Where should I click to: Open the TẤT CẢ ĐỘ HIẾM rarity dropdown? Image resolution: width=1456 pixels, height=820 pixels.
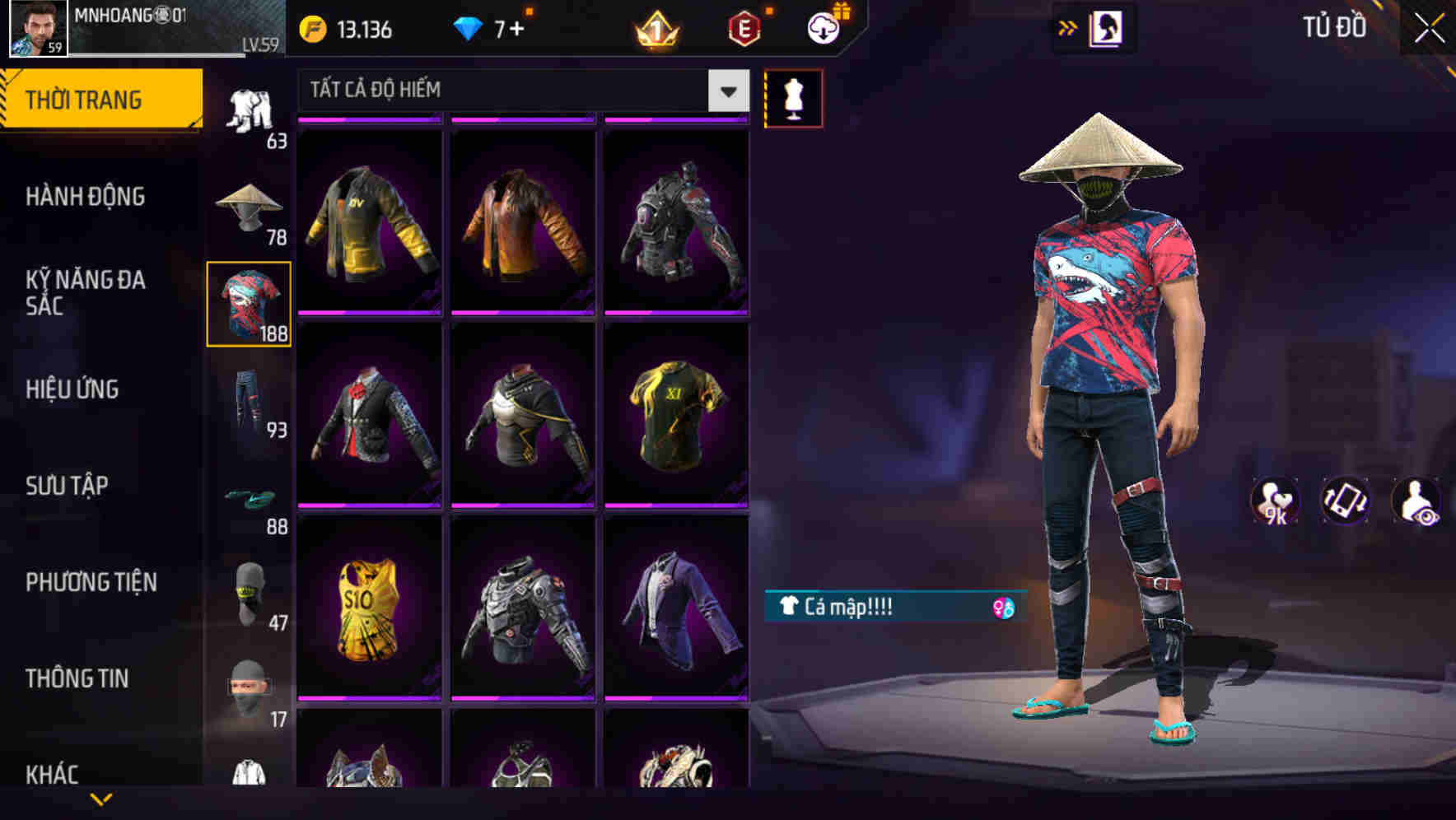(519, 91)
